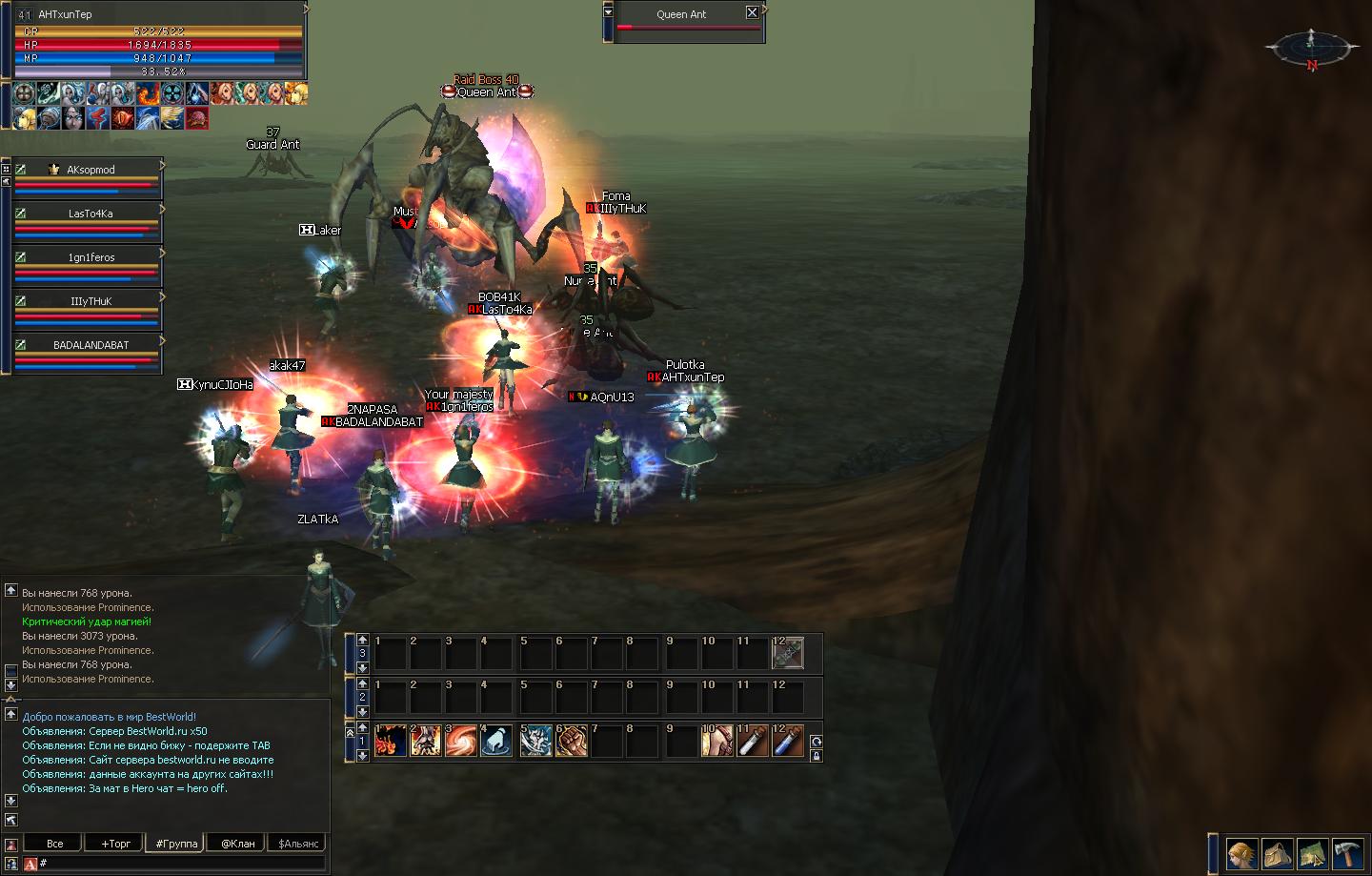The image size is (1372, 876).
Task: Use the white potion in slot 11
Action: (753, 742)
